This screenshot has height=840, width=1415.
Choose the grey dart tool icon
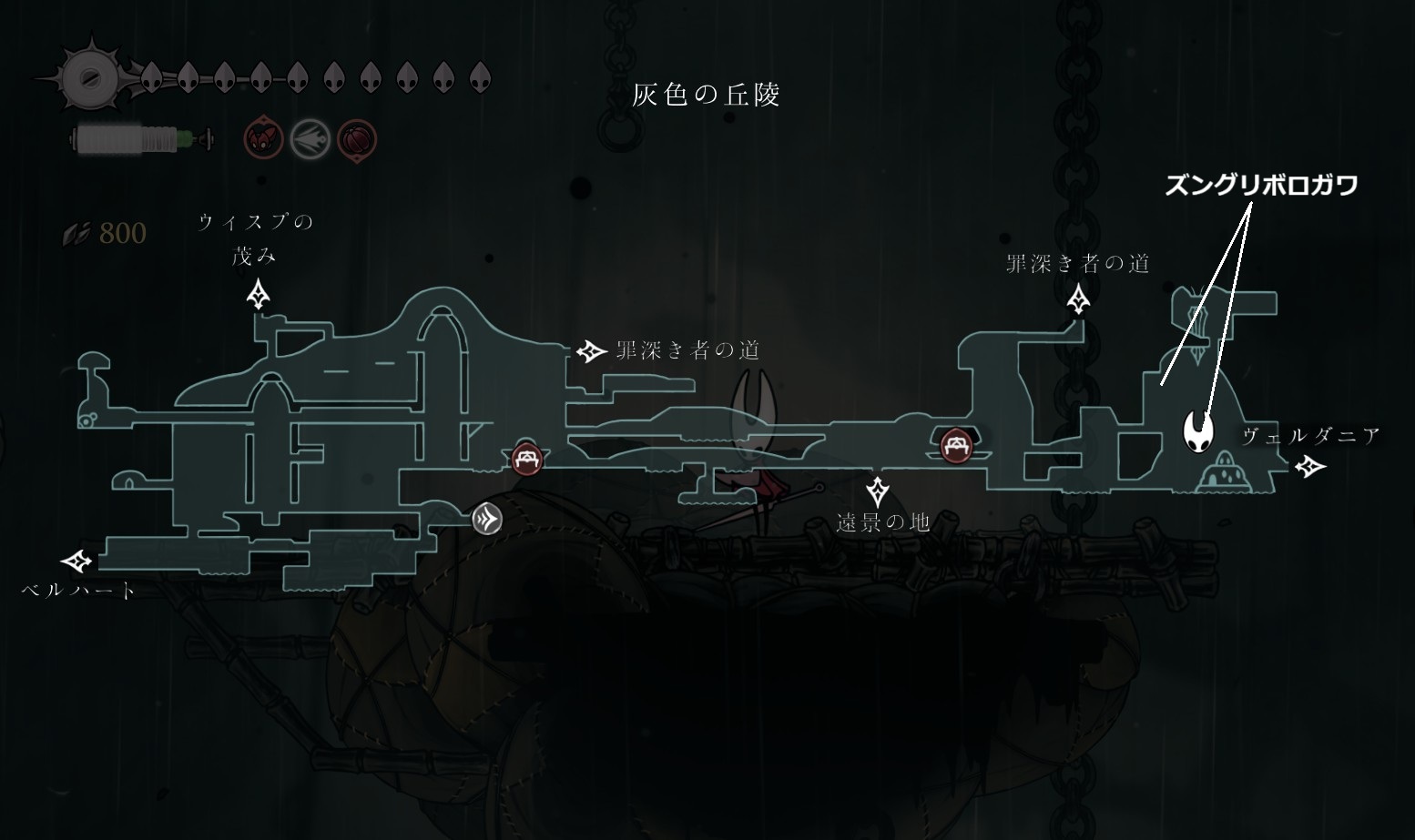pos(310,139)
